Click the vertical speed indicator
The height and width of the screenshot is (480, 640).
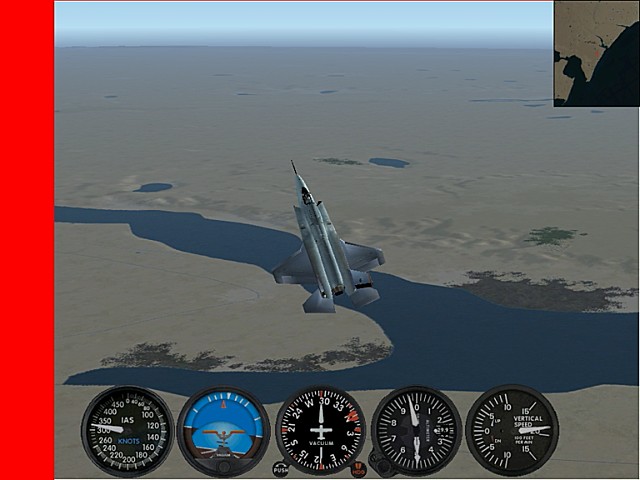point(512,430)
